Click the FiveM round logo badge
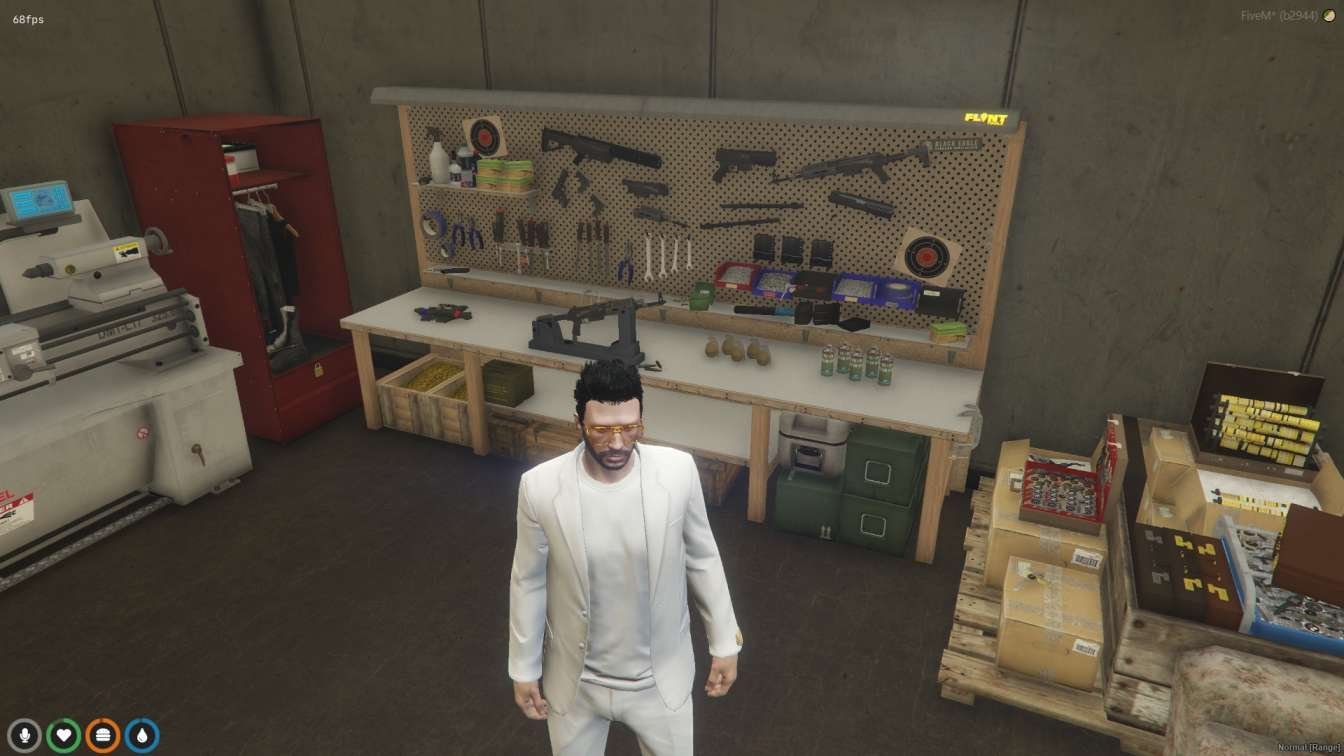 click(x=1329, y=17)
